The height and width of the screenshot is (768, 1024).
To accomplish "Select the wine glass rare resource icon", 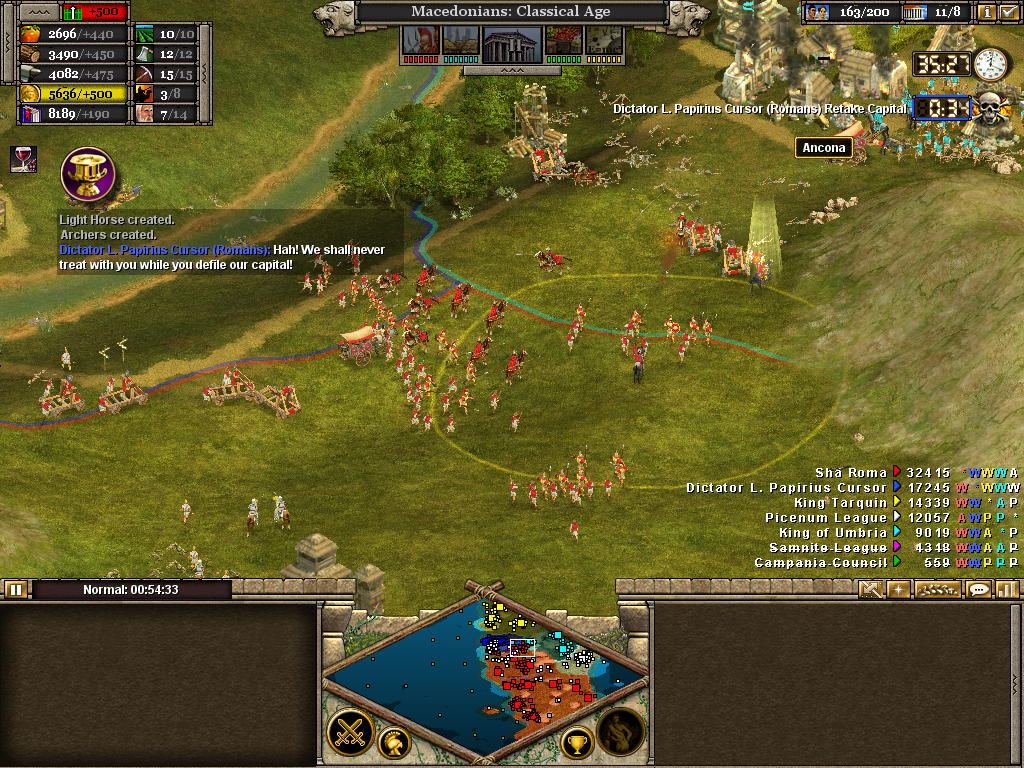I will click(23, 158).
